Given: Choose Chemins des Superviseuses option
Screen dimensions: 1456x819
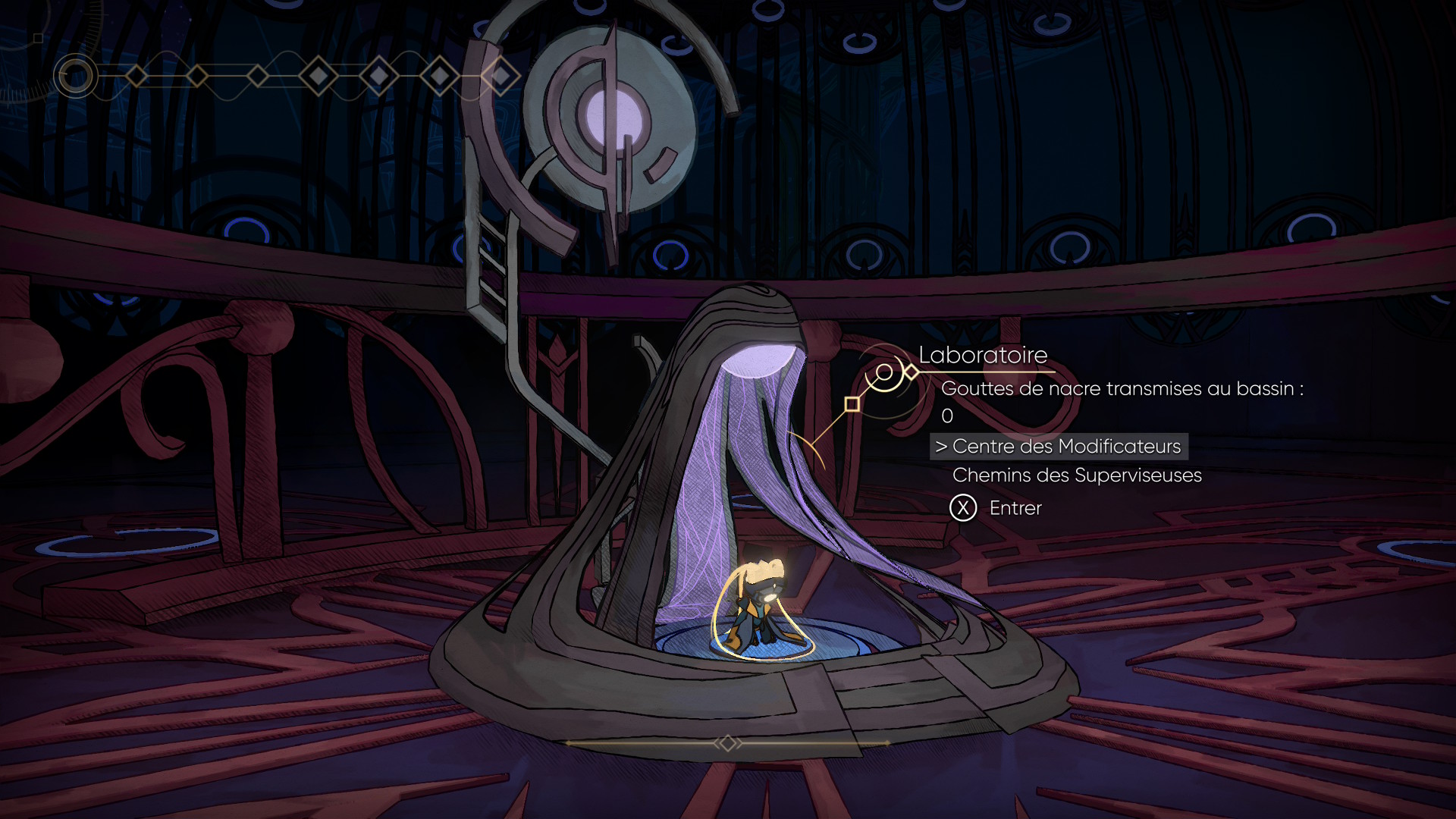Looking at the screenshot, I should click(1076, 475).
